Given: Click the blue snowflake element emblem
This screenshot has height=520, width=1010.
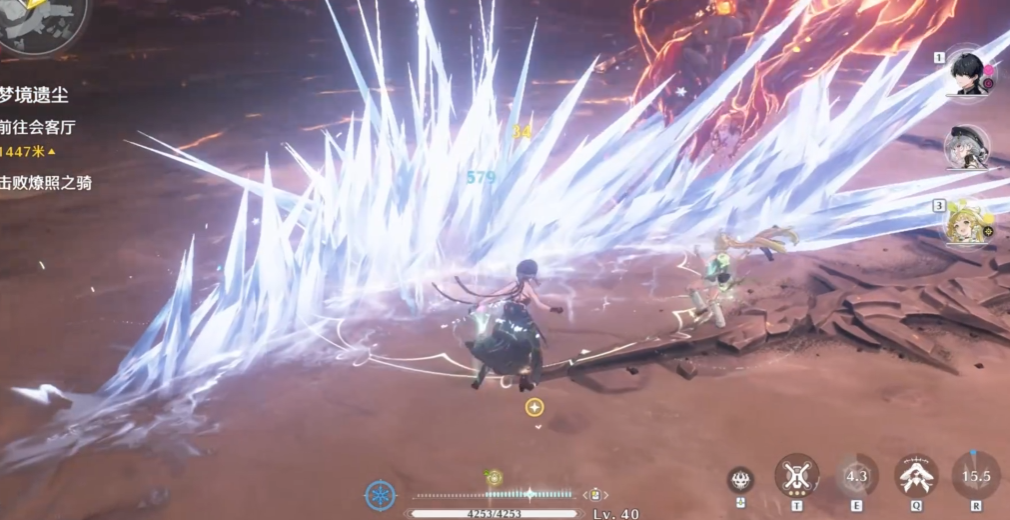Looking at the screenshot, I should coord(380,494).
